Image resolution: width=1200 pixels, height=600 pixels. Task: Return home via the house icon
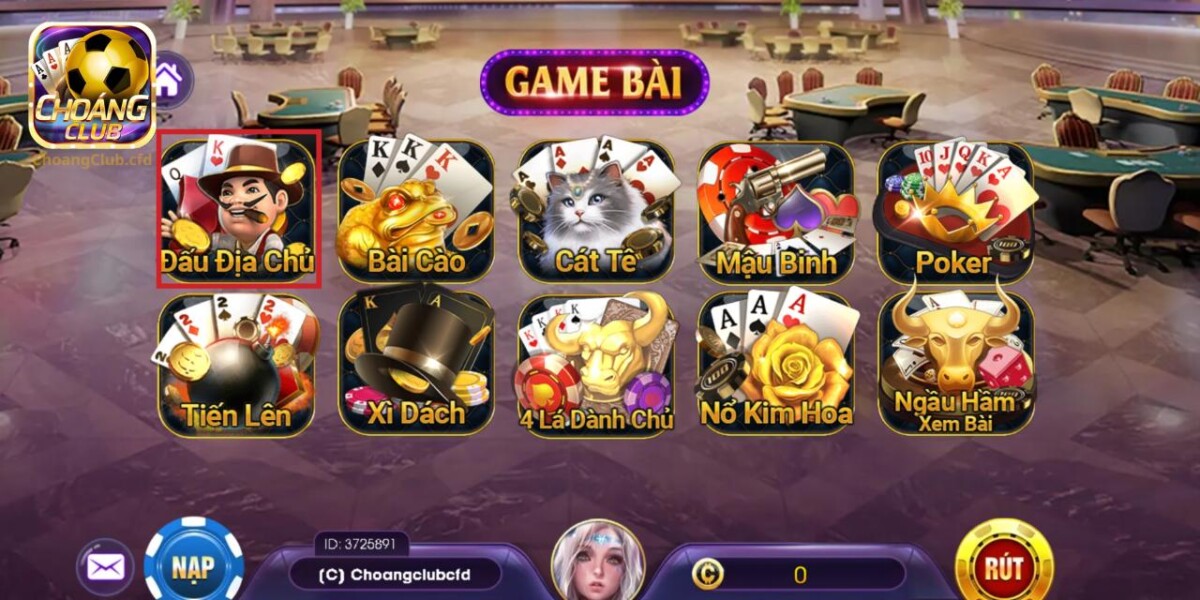pos(170,76)
